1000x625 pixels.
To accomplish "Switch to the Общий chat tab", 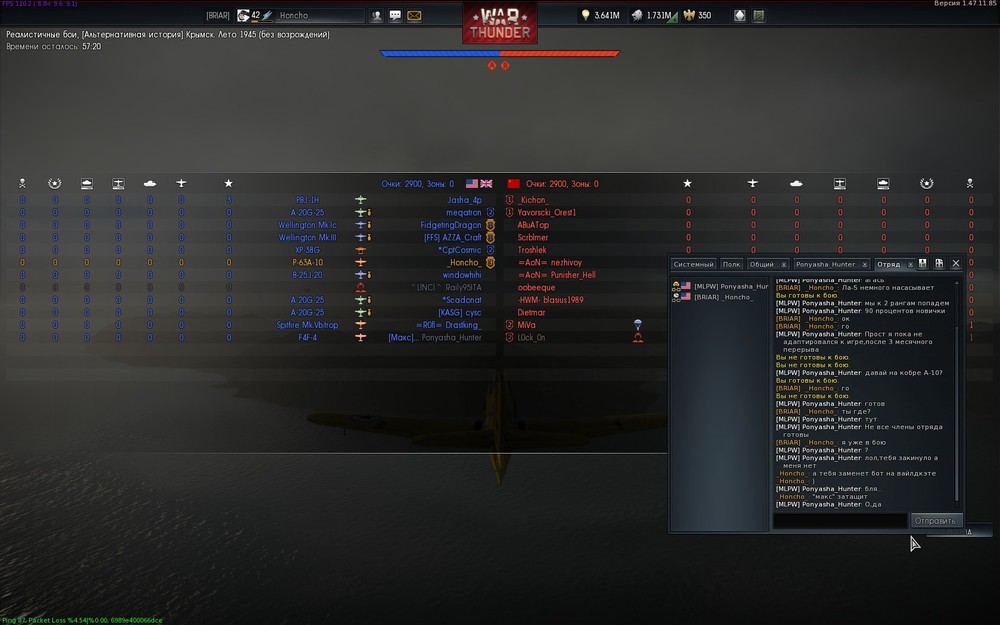I will click(x=762, y=264).
